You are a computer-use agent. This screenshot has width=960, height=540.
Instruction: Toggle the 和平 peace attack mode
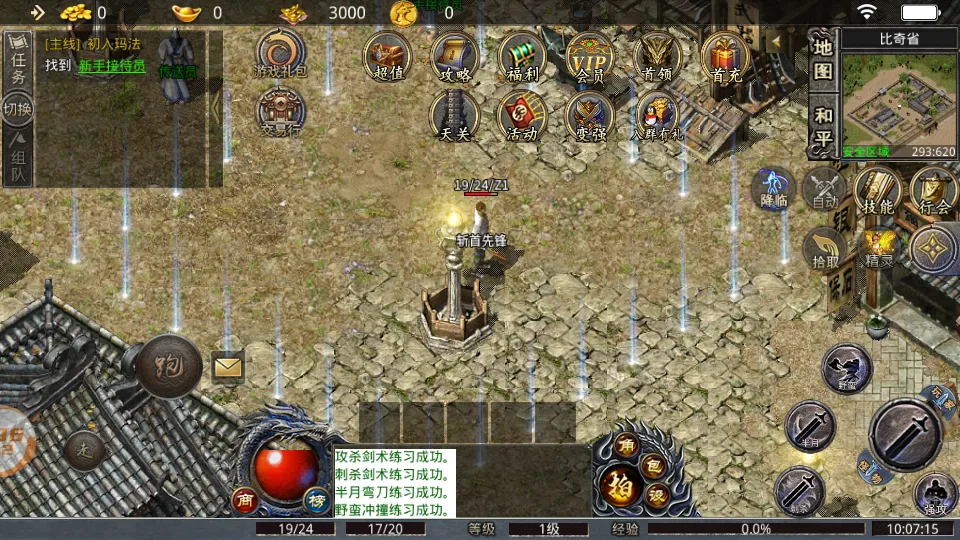coord(822,127)
